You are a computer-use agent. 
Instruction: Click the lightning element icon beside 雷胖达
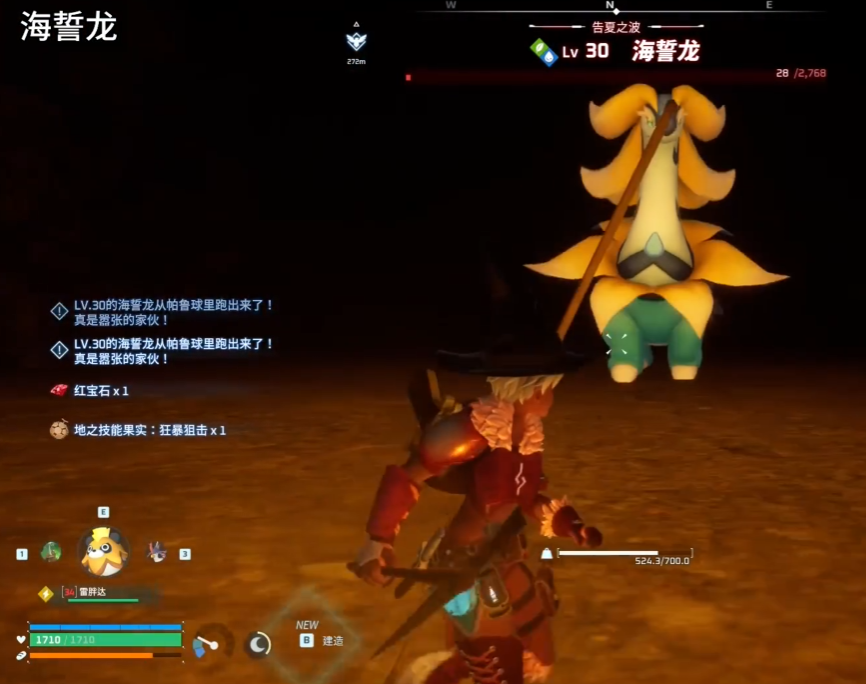pyautogui.click(x=45, y=593)
